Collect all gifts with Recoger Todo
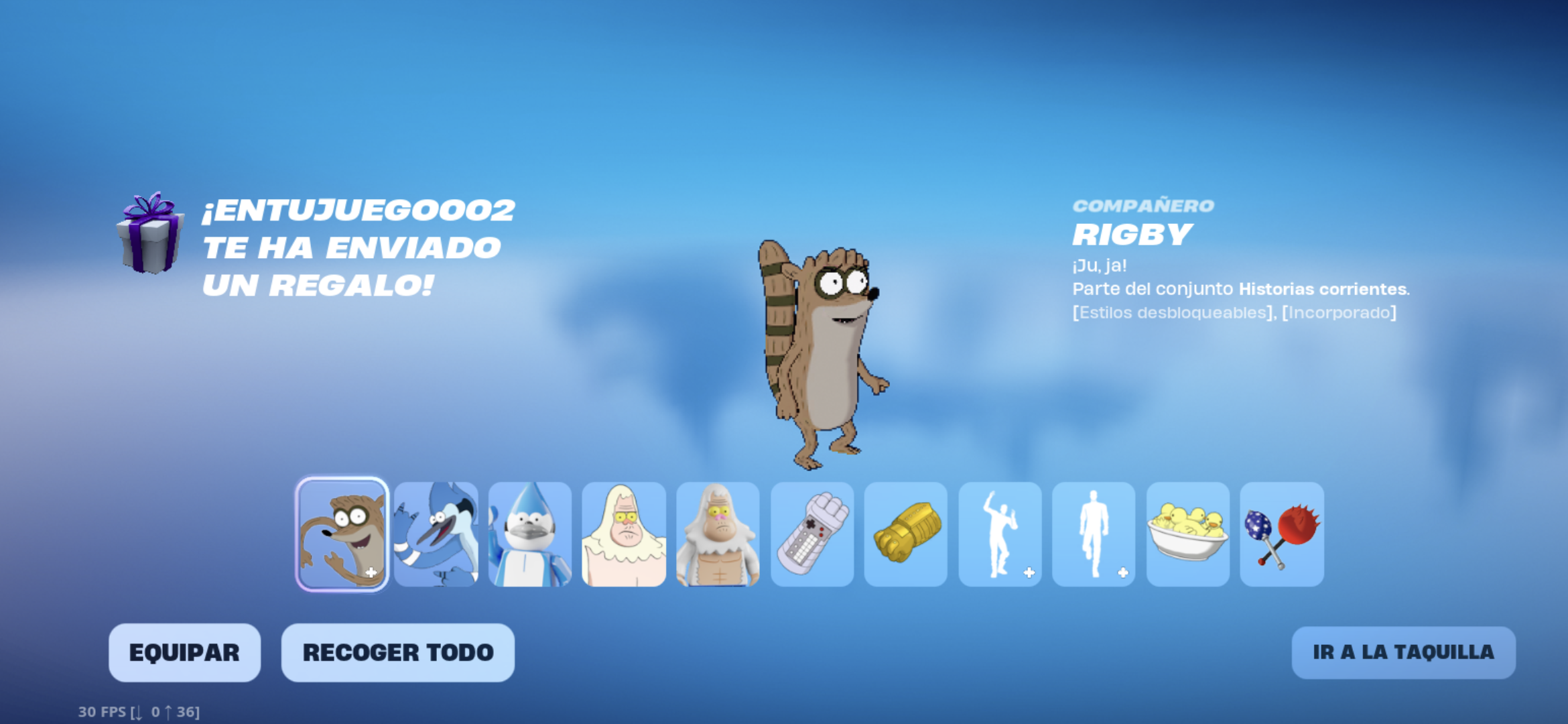 397,652
